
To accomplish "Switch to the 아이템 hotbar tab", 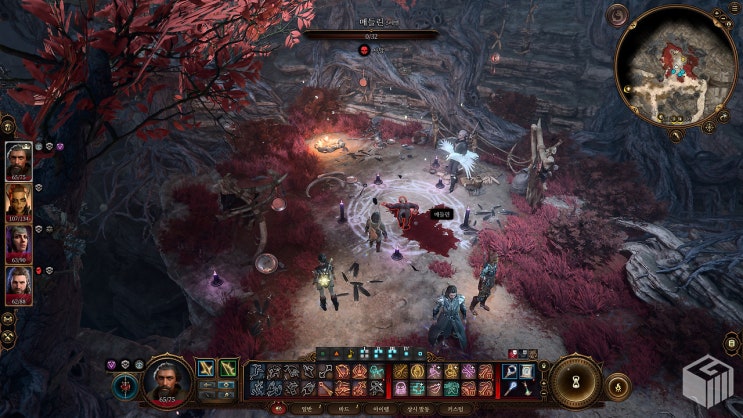I will click(x=380, y=409).
